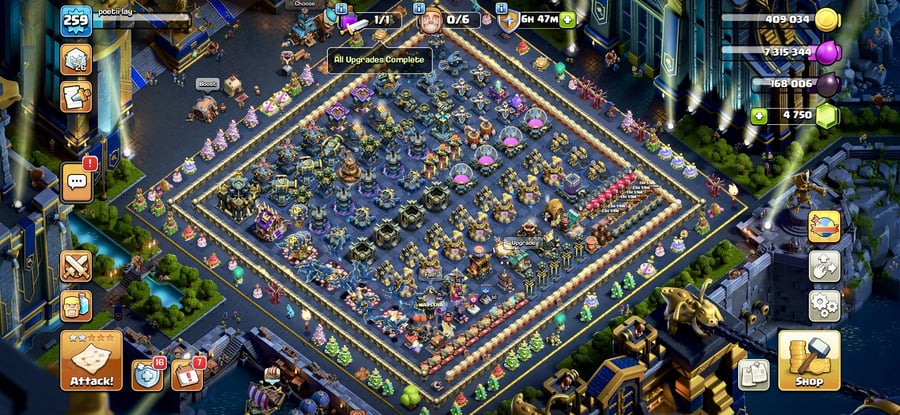Open the calendar events icon with 7 notifications
Screen dimensions: 900x415
click(187, 374)
